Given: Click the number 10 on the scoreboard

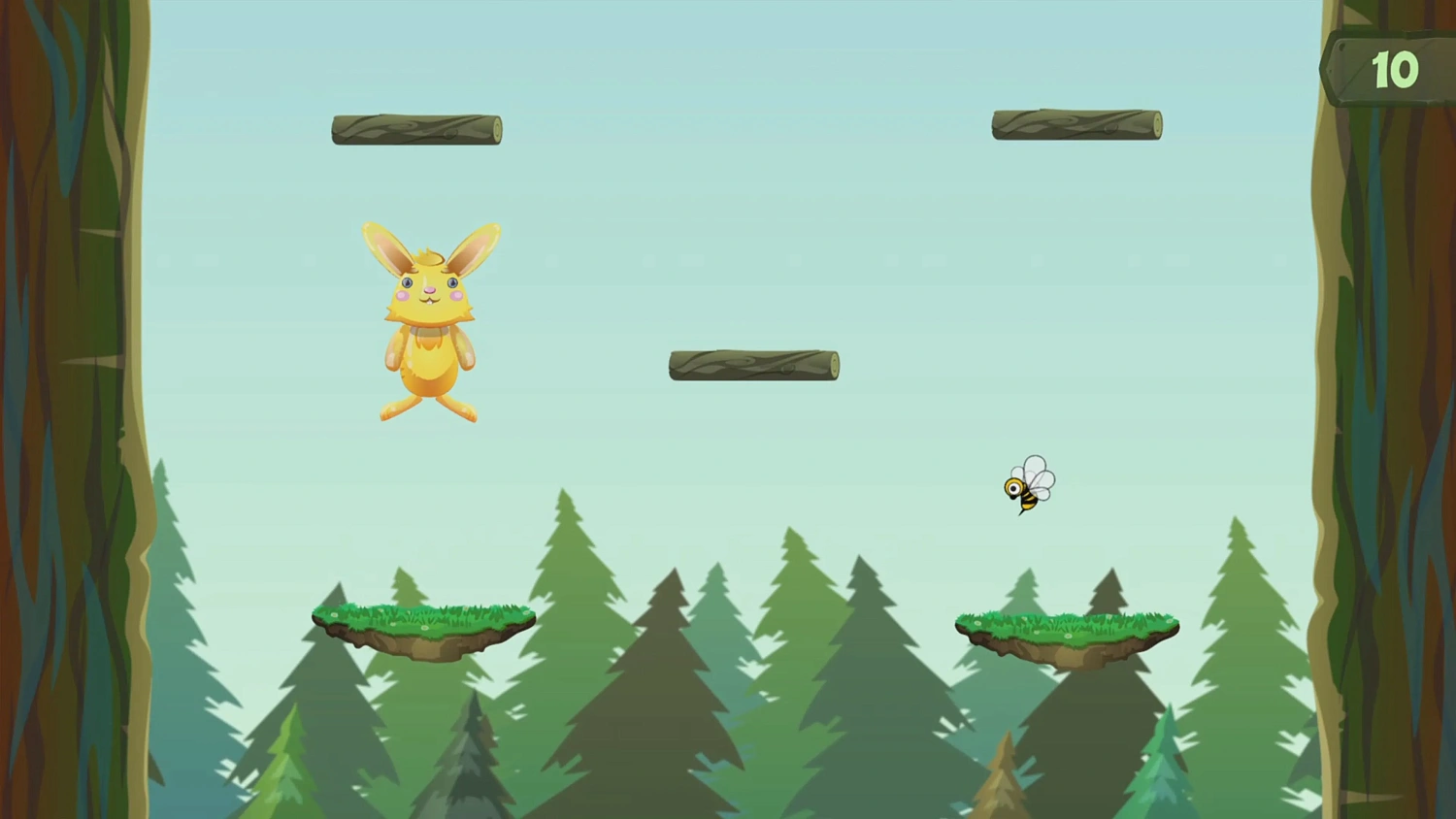Looking at the screenshot, I should click(x=1395, y=69).
